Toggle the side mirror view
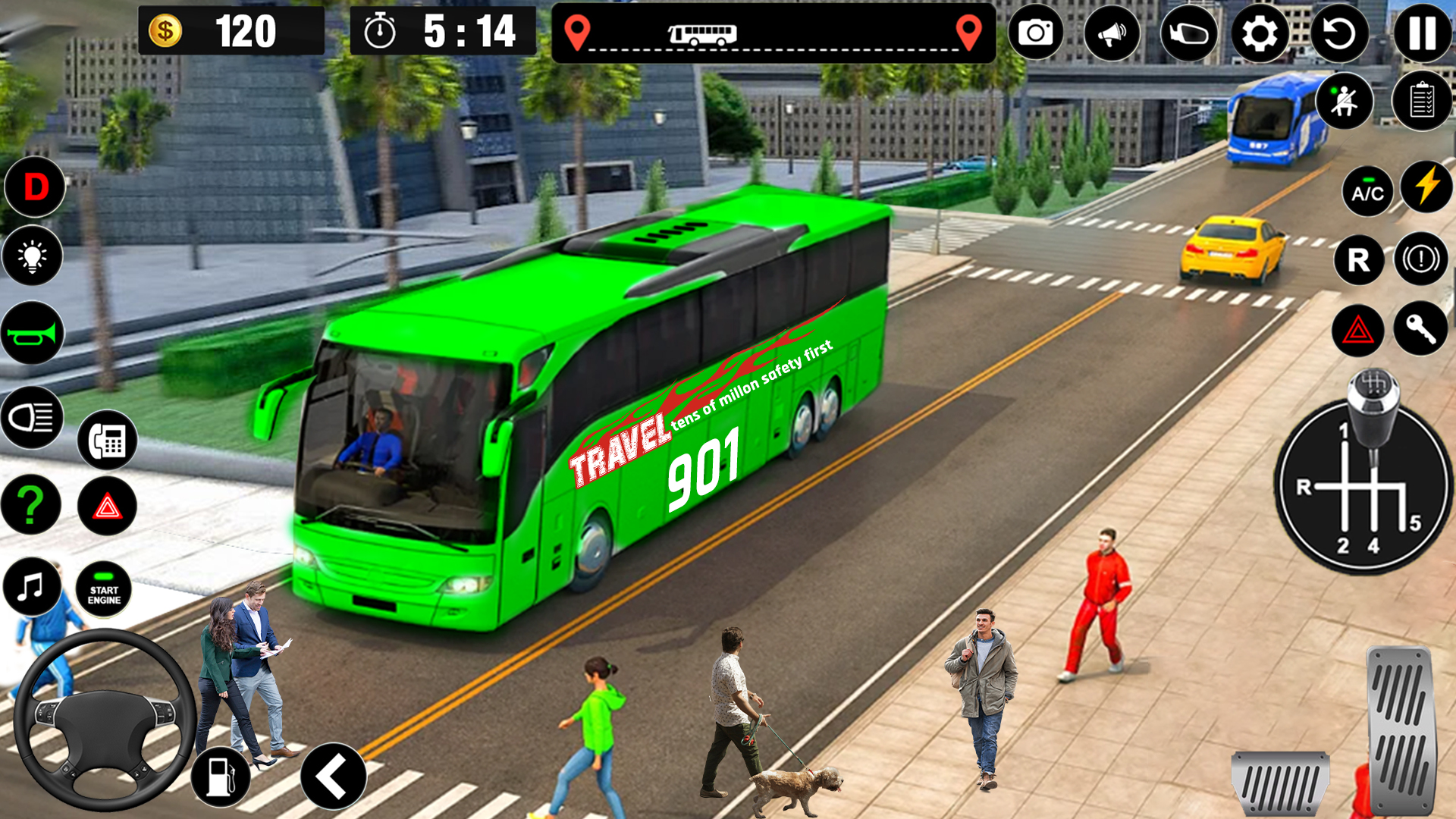The height and width of the screenshot is (819, 1456). click(x=1188, y=33)
